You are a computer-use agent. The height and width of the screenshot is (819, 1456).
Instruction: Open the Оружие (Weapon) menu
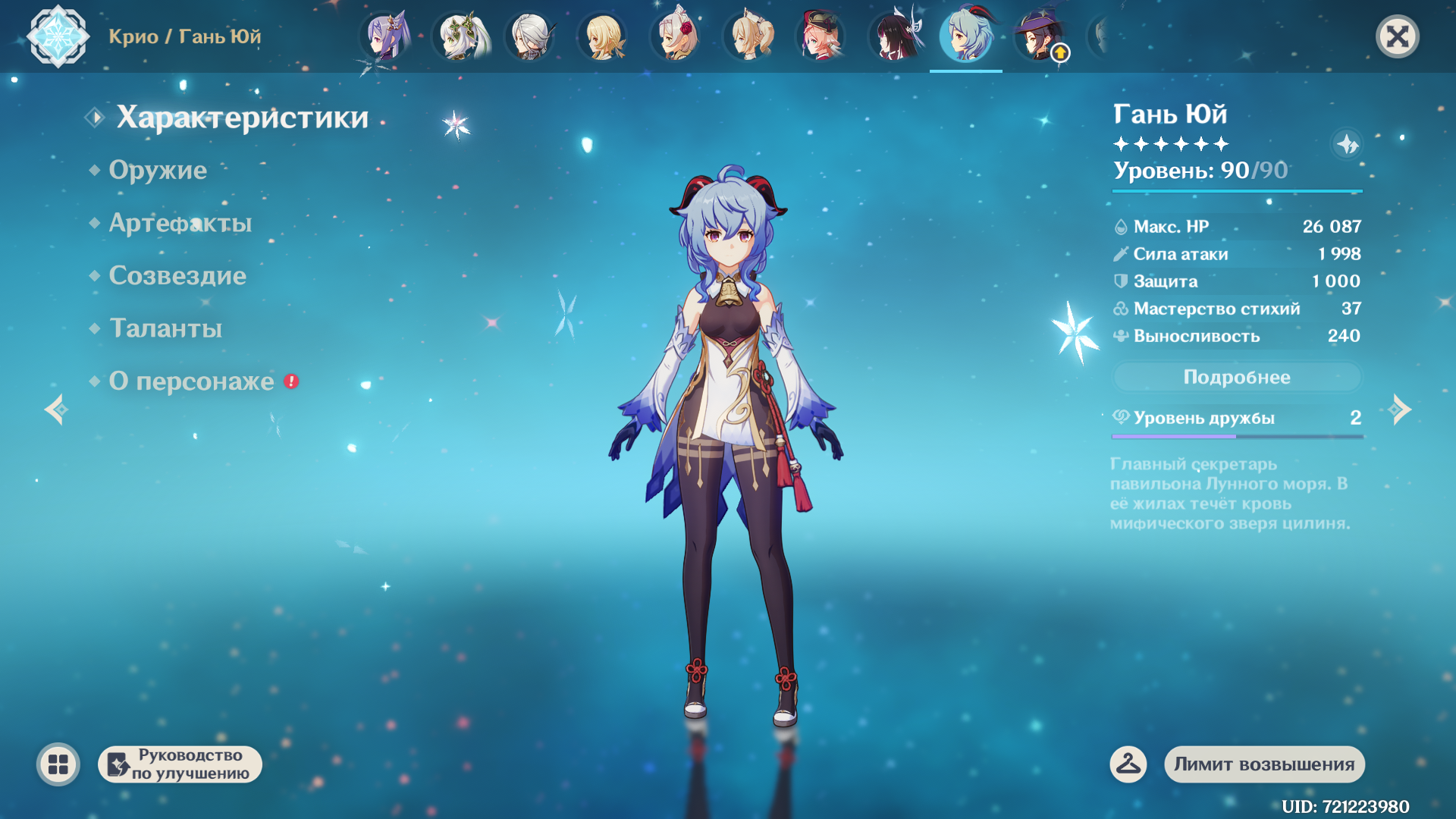(x=158, y=170)
